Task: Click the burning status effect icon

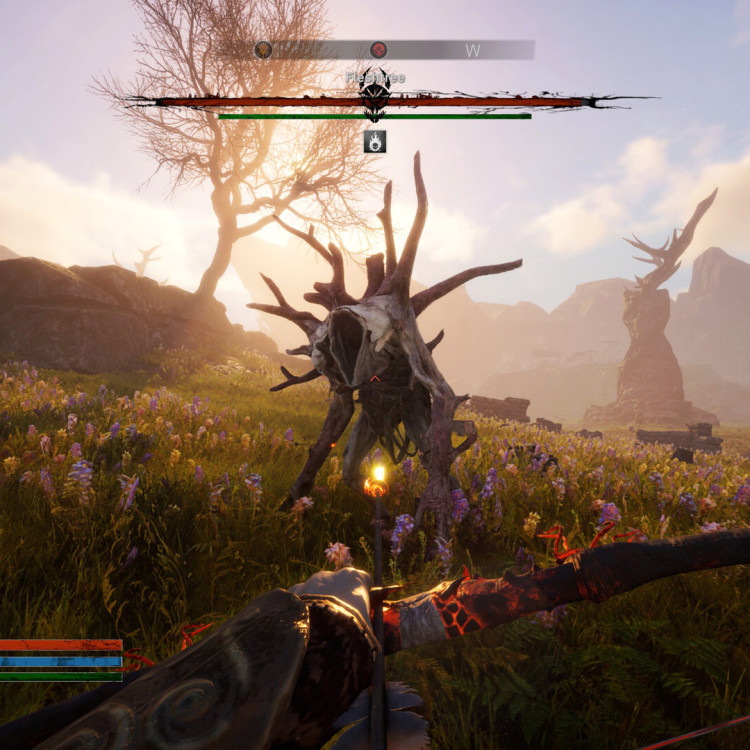Action: click(x=375, y=142)
